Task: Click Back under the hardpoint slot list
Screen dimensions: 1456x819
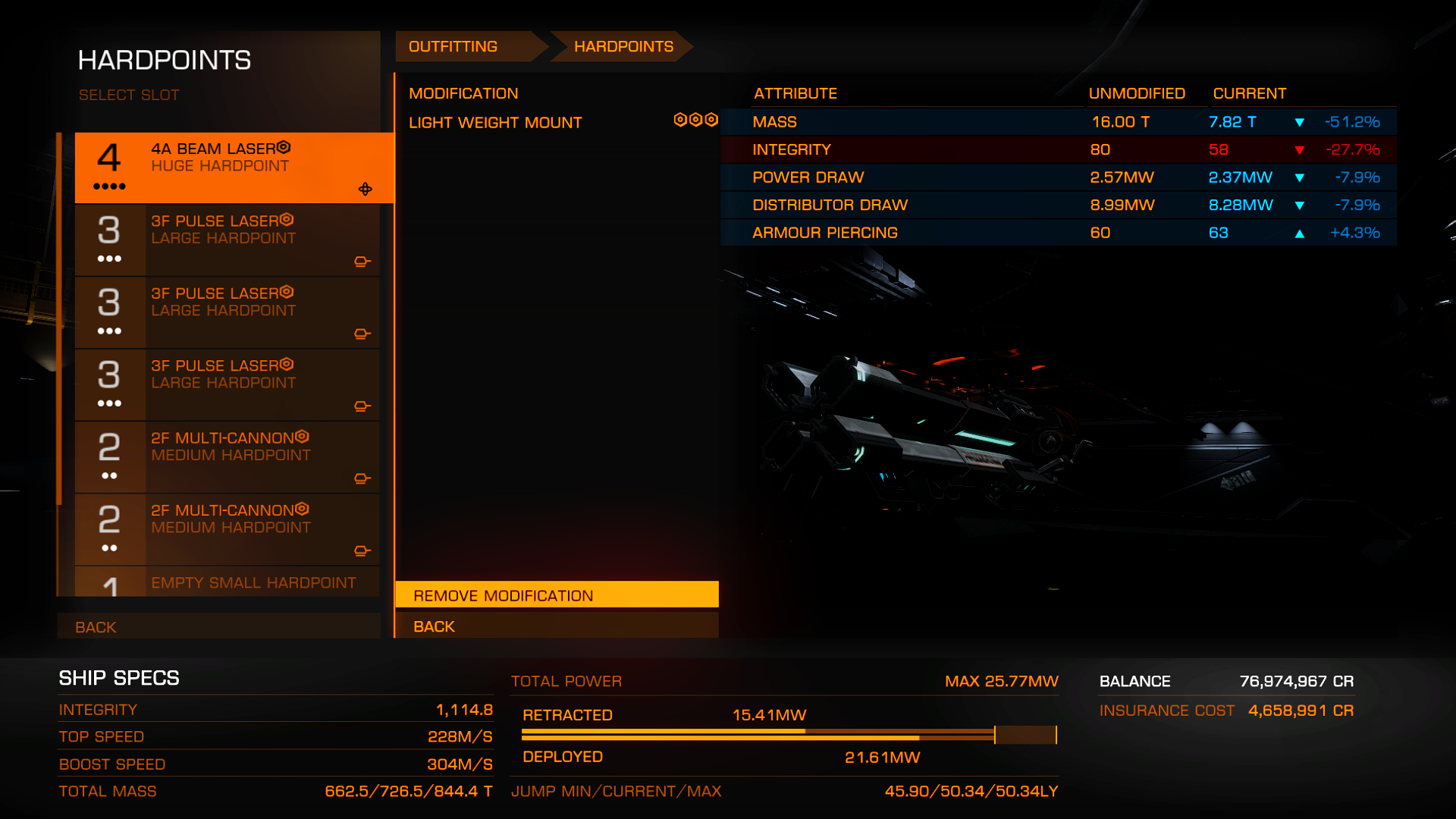Action: (218, 626)
